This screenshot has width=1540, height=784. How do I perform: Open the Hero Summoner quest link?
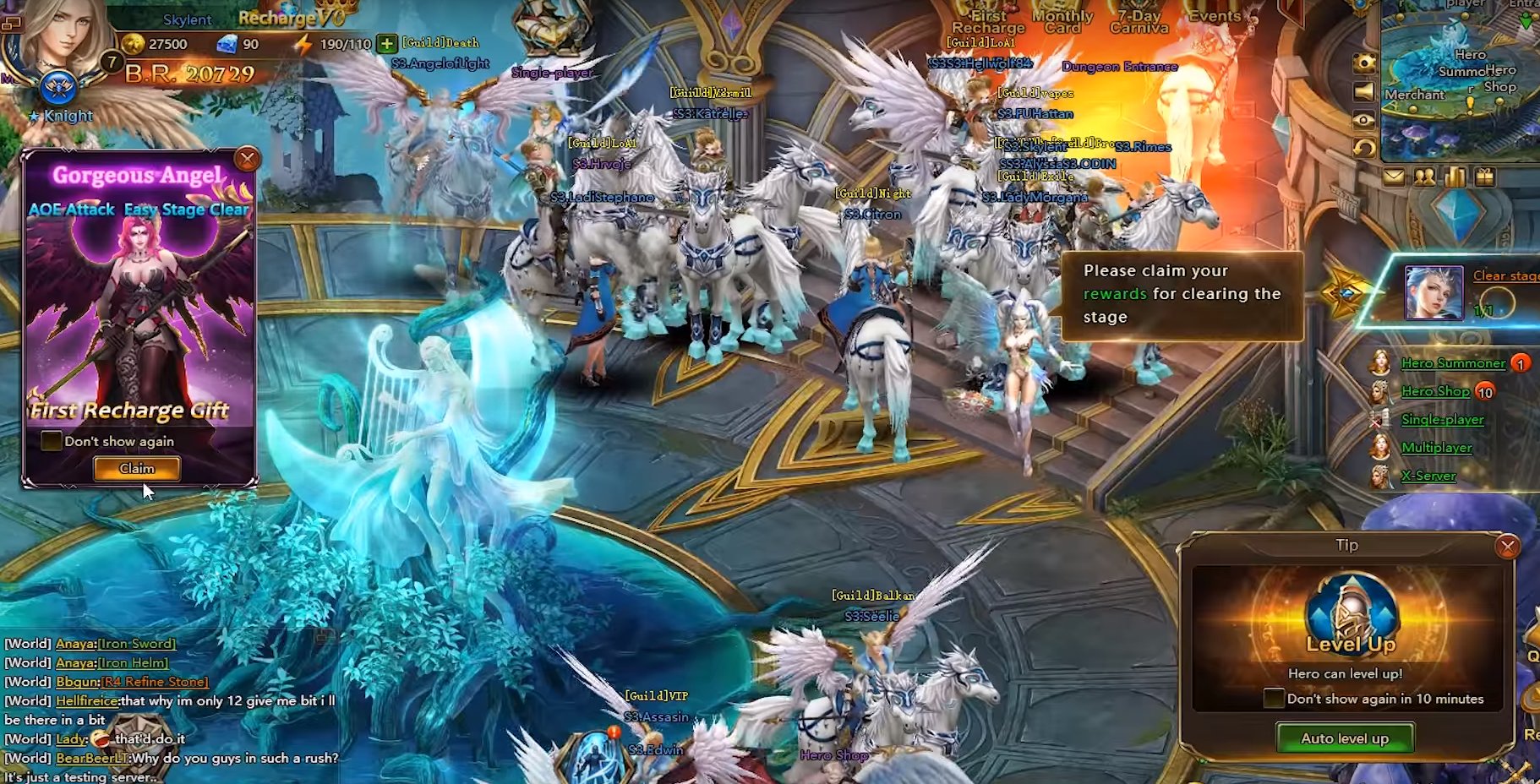[1453, 363]
